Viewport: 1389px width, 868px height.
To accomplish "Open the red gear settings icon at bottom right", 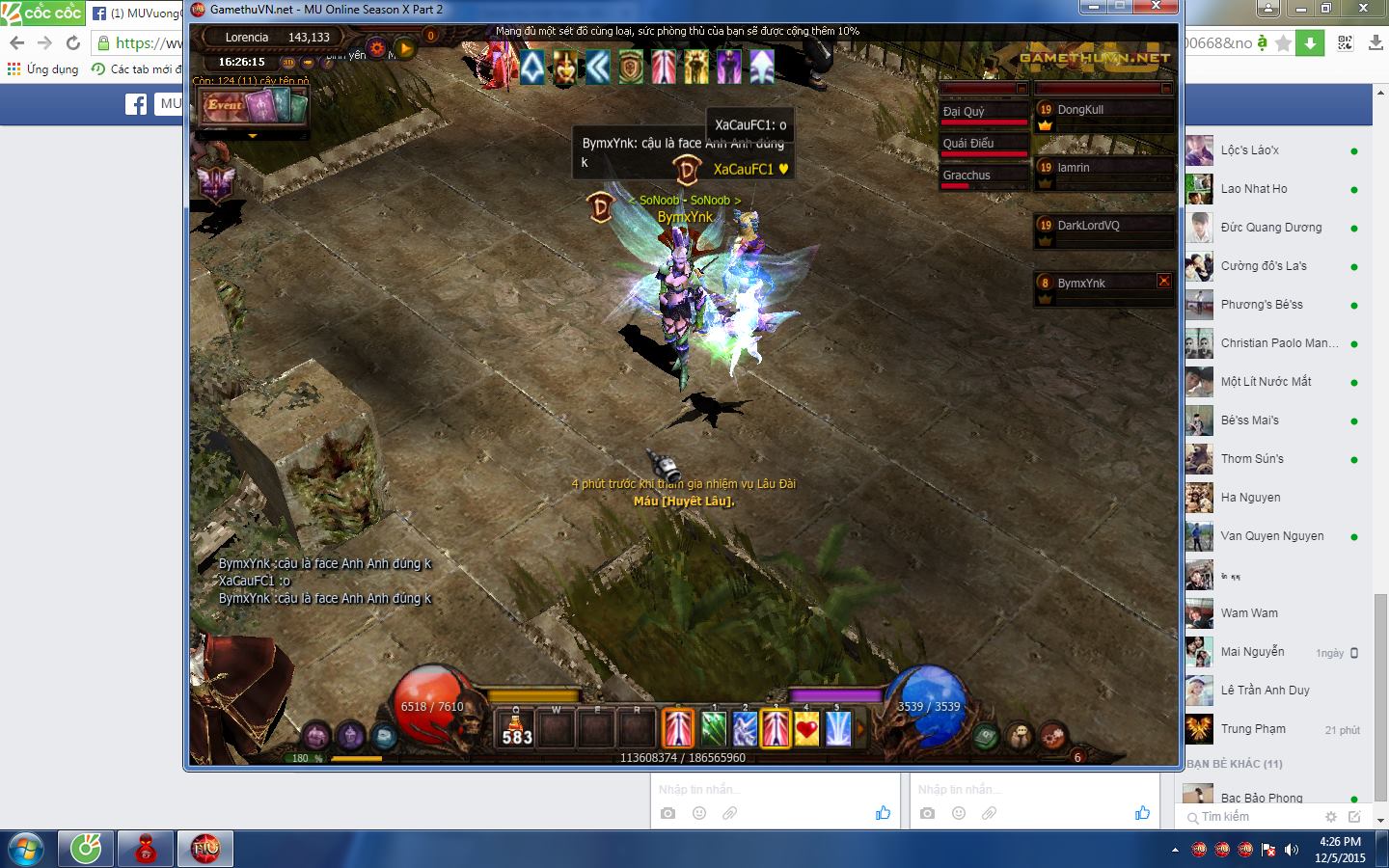I will tap(1052, 737).
